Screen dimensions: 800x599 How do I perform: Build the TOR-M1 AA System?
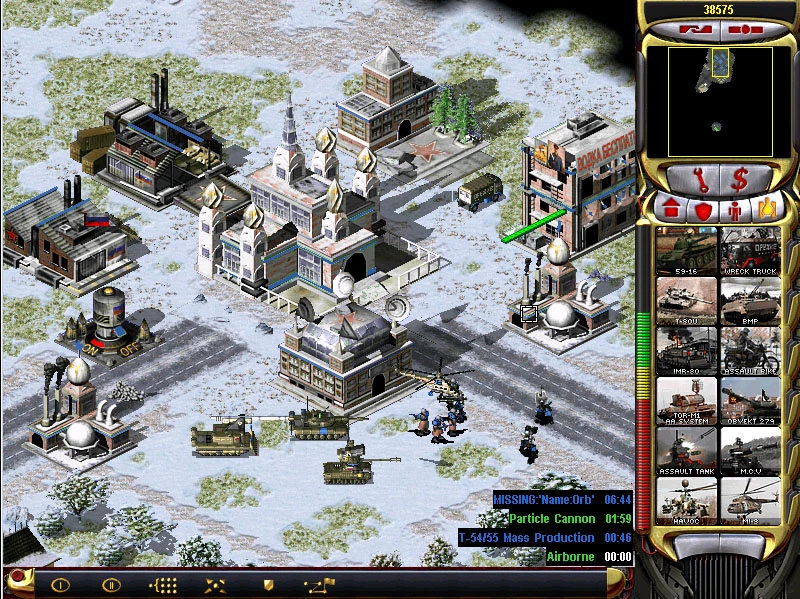(687, 400)
